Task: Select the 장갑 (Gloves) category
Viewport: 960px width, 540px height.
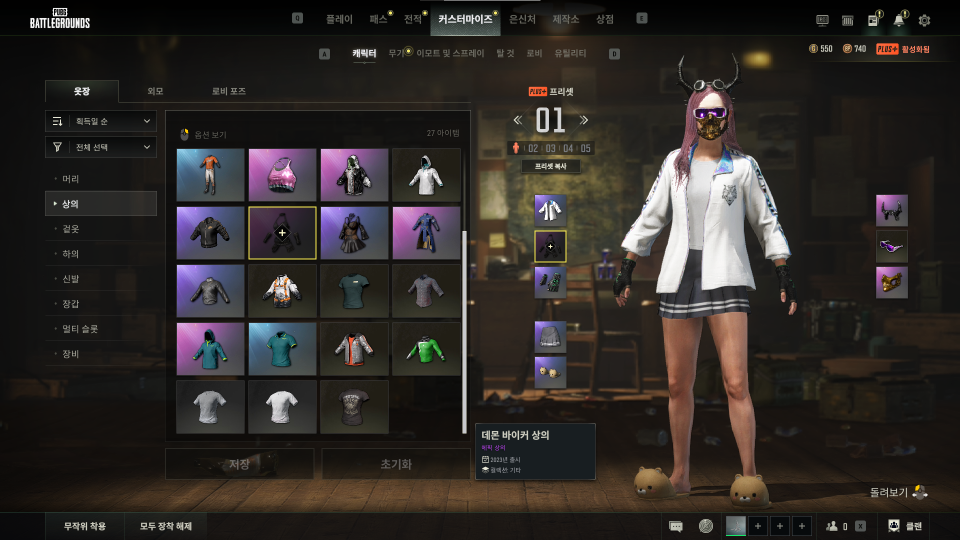Action: [x=71, y=304]
